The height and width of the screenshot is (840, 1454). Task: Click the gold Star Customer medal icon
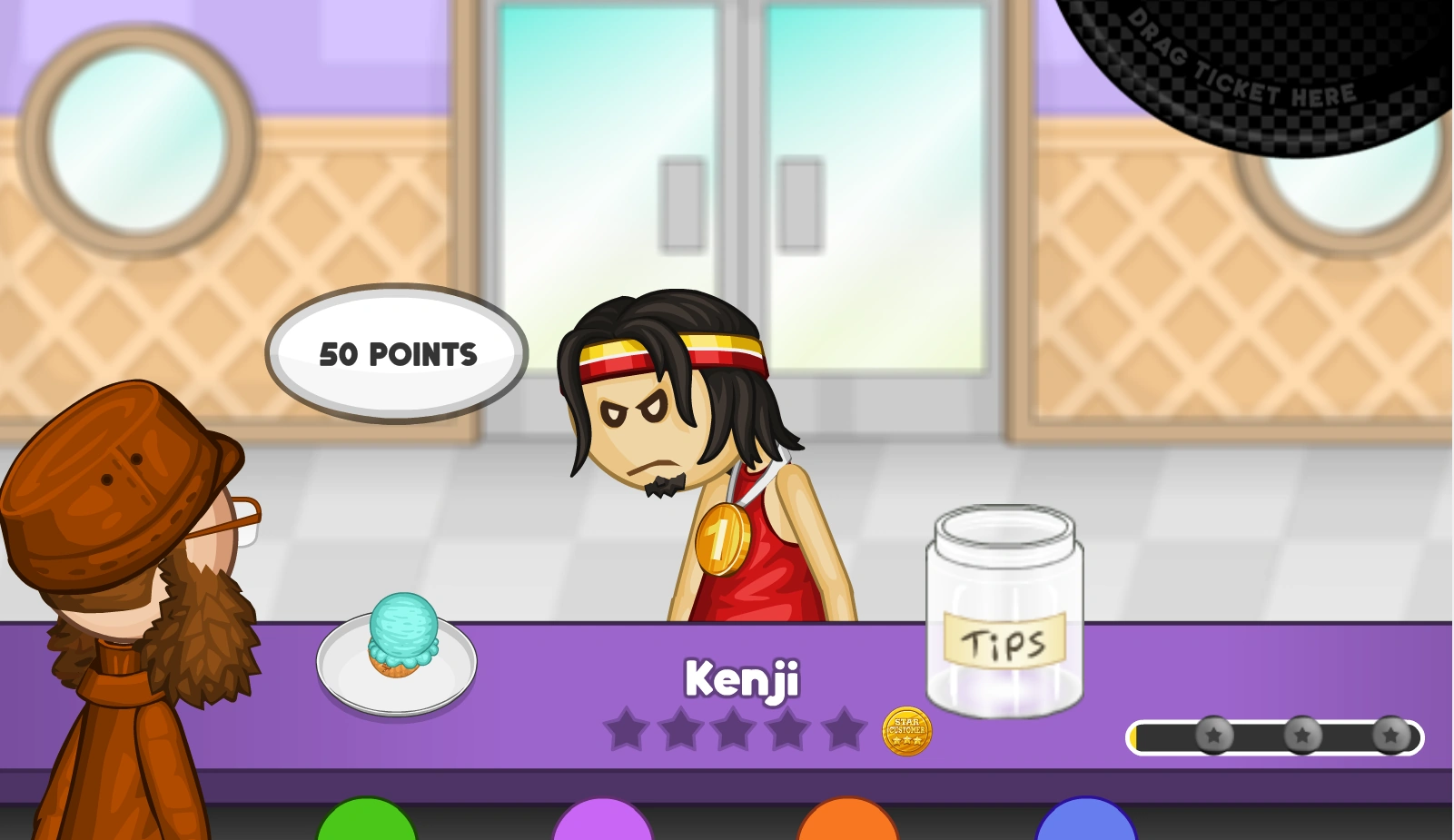pyautogui.click(x=905, y=732)
